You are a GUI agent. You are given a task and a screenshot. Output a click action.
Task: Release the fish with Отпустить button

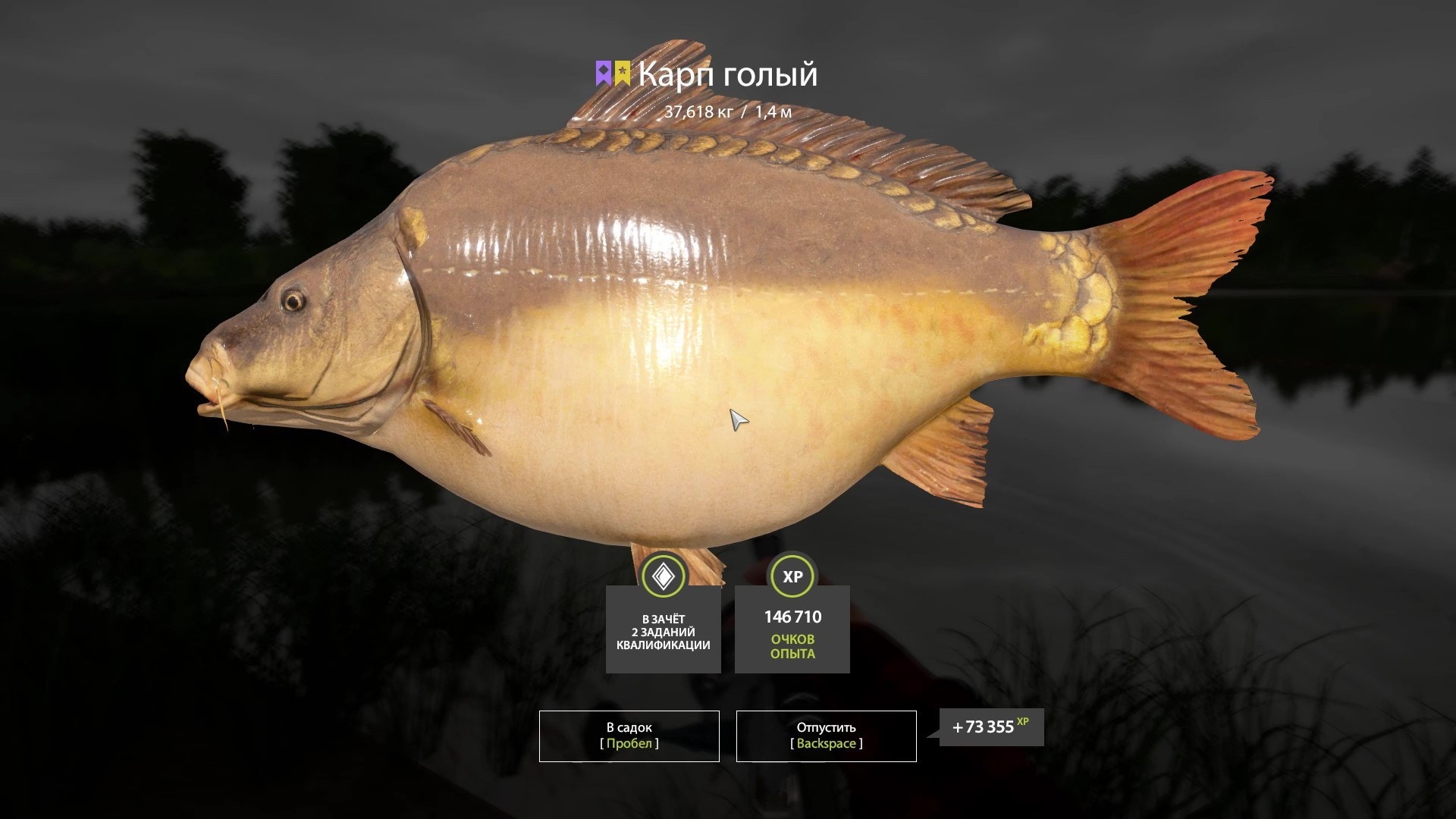click(x=826, y=736)
